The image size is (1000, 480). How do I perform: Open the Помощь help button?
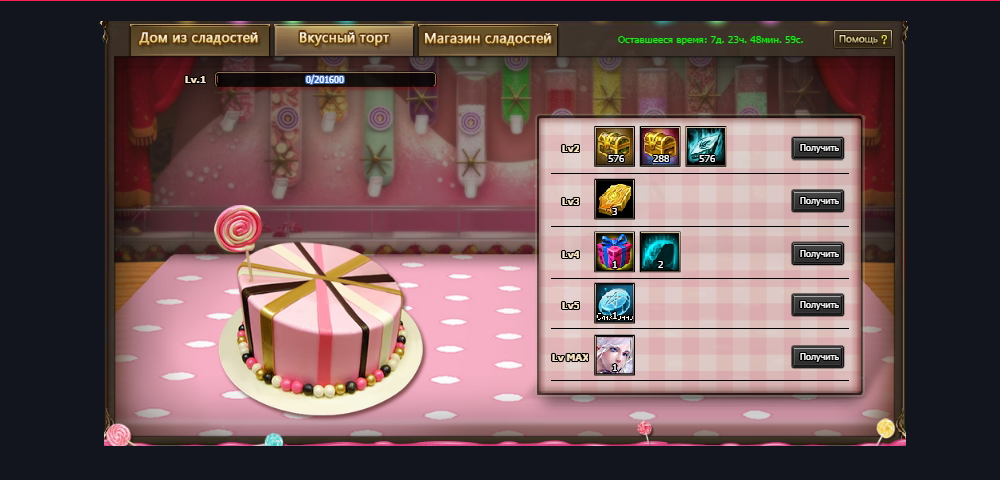click(862, 40)
